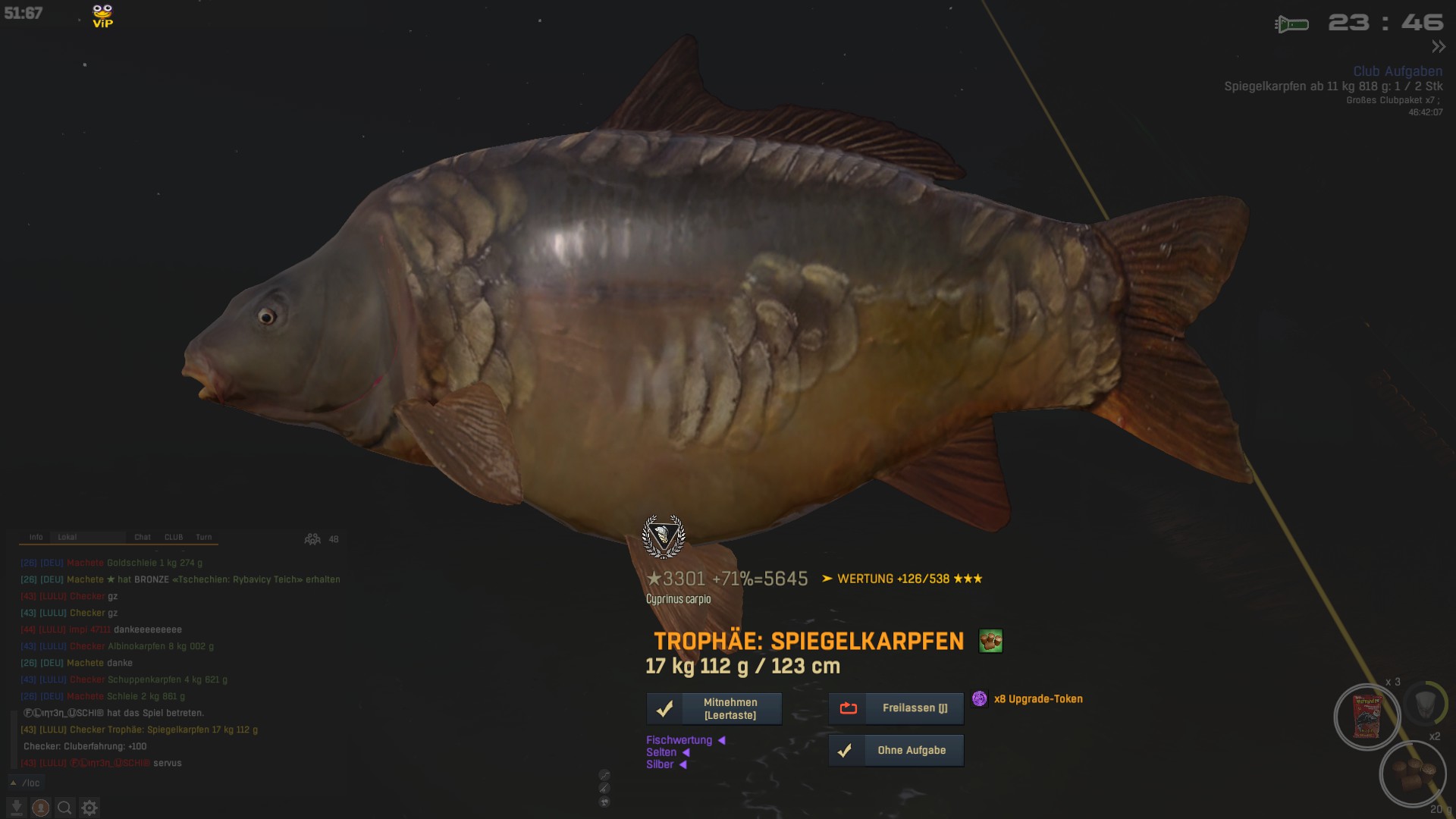The image size is (1456, 819).
Task: Keep the fish with Mitnehmen
Action: point(714,708)
